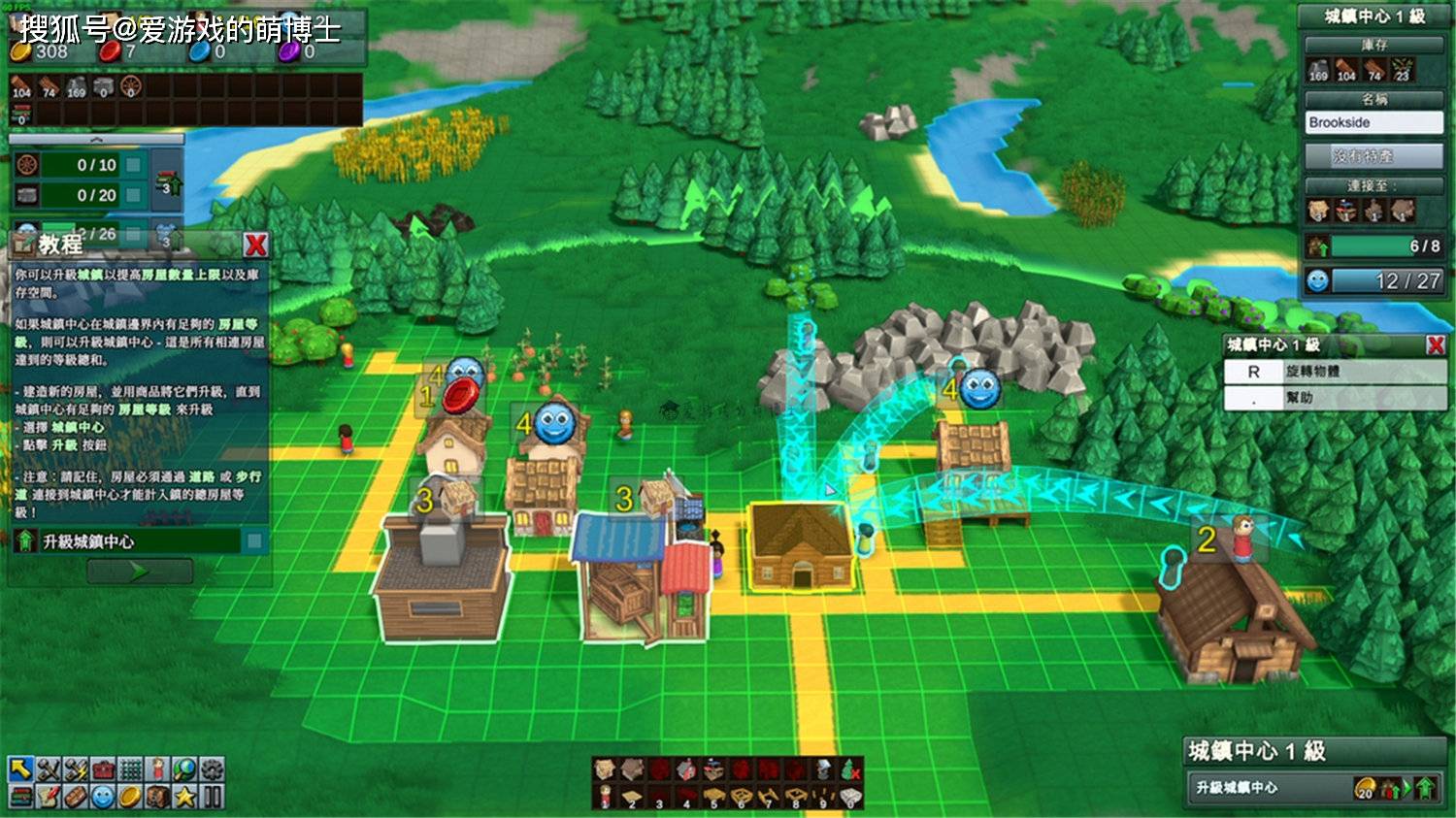Open the red toolbox menu

click(x=103, y=769)
